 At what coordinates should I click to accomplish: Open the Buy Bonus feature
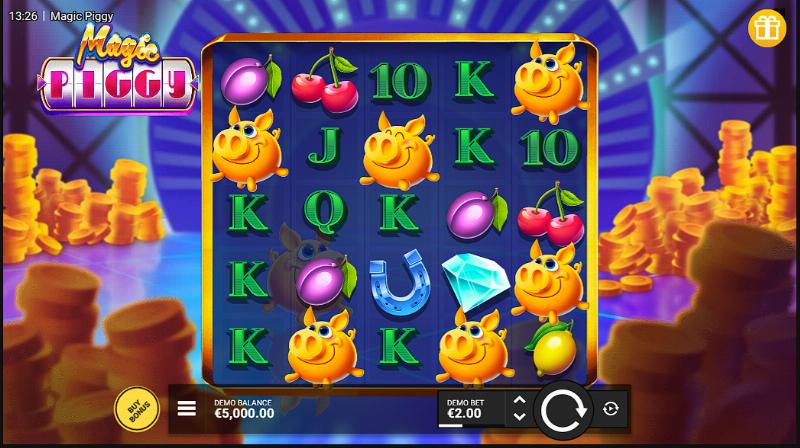(x=135, y=408)
